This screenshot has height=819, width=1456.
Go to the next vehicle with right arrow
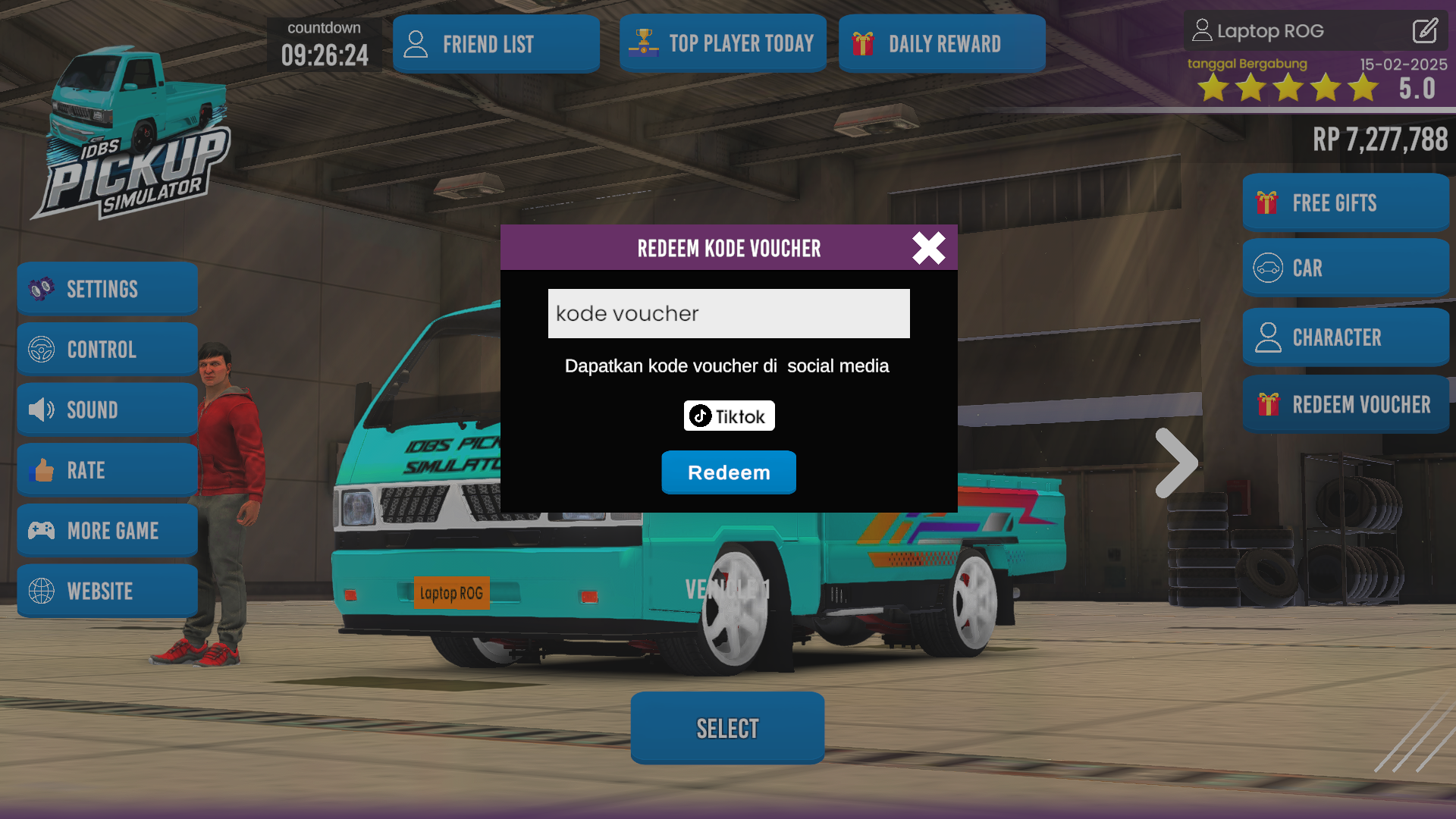pyautogui.click(x=1176, y=463)
